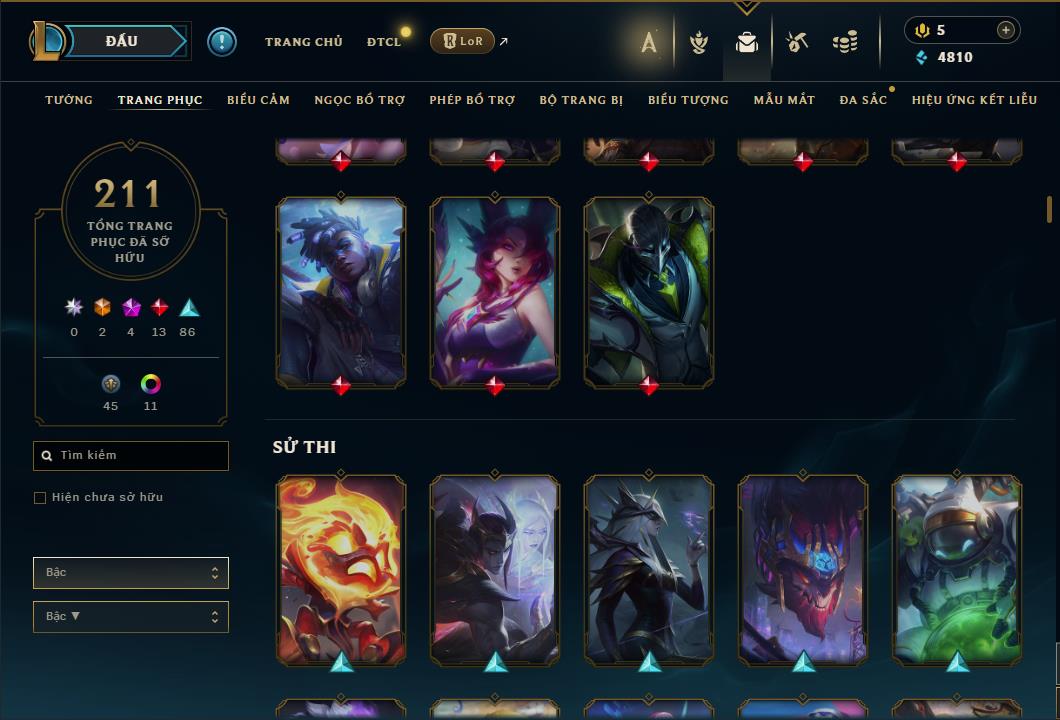Switch to the BIỂU CẢM tab
Viewport: 1060px width, 720px height.
[258, 100]
